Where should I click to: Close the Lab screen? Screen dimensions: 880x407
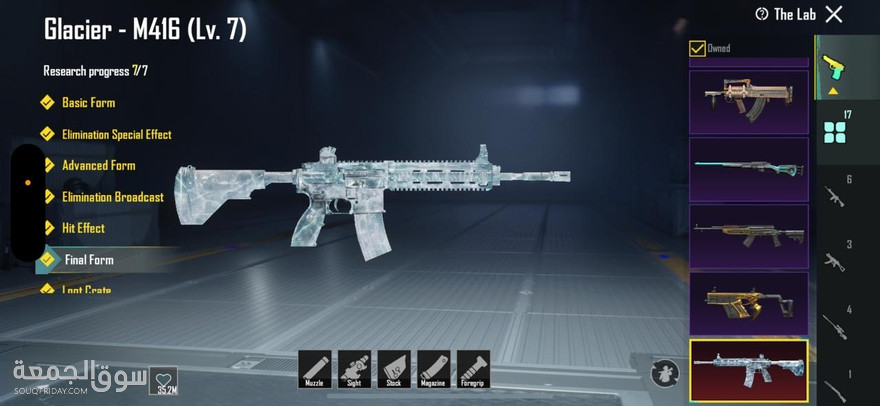coord(834,14)
